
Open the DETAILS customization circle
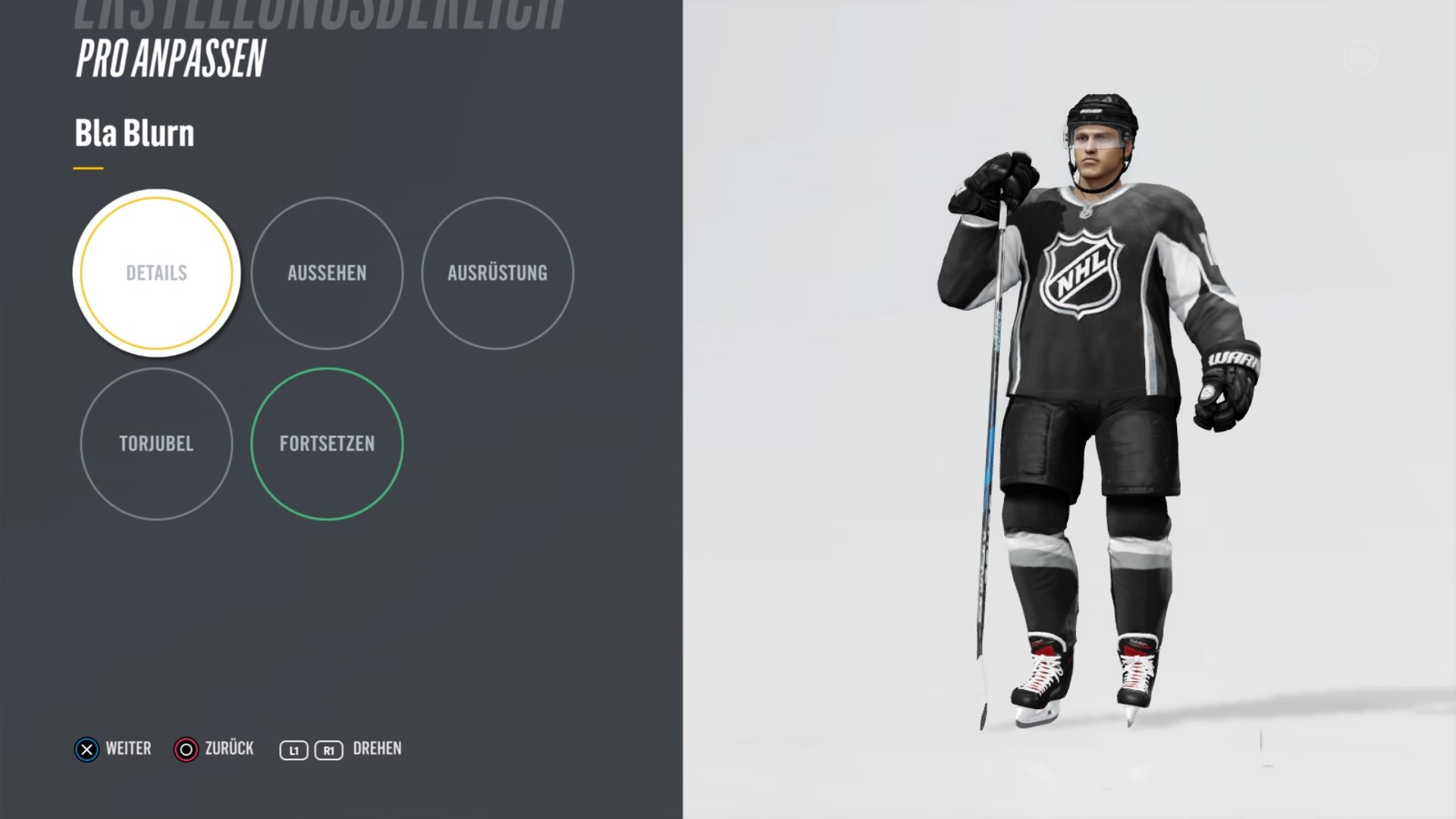[155, 273]
